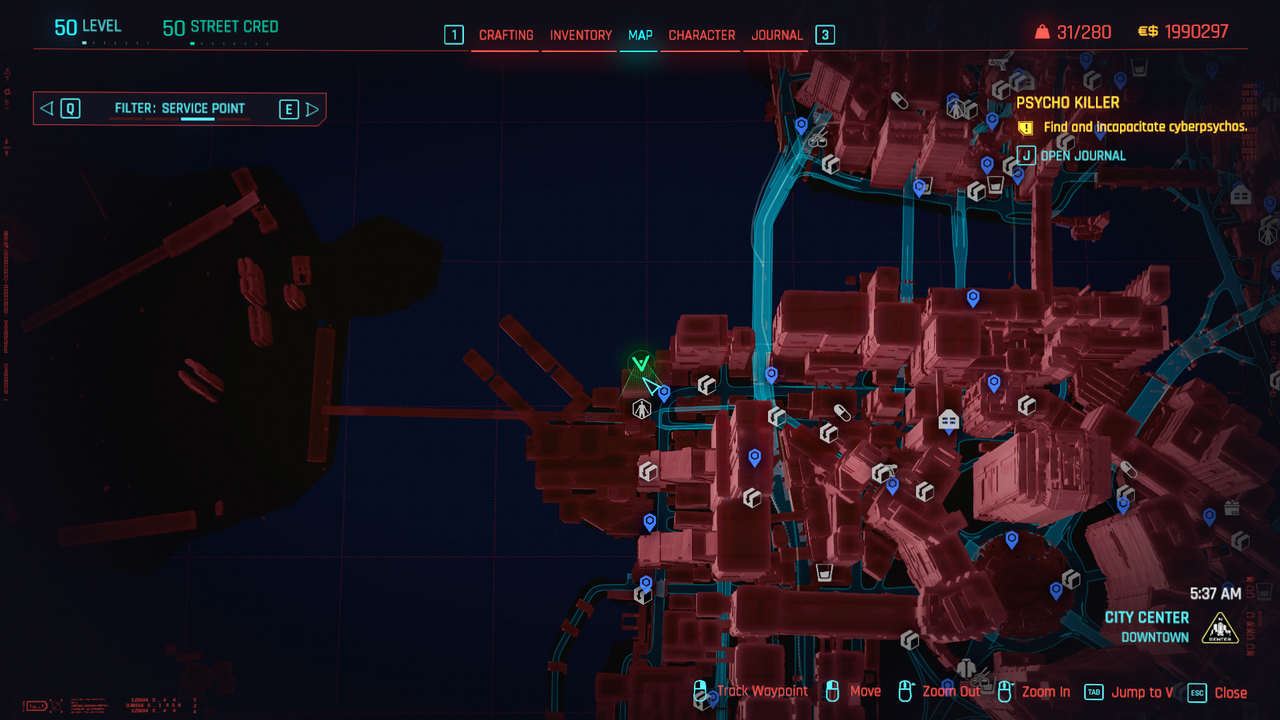The width and height of the screenshot is (1280, 720).
Task: Click the City Center district emblem
Action: [x=1220, y=628]
